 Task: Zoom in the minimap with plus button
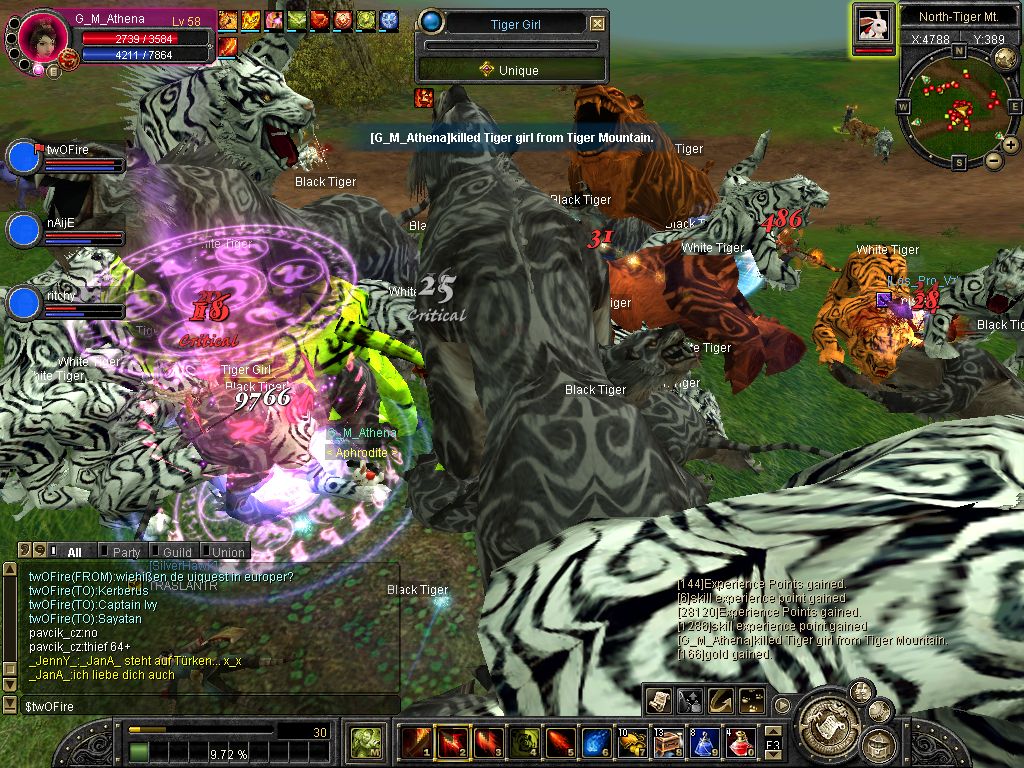coord(1010,145)
